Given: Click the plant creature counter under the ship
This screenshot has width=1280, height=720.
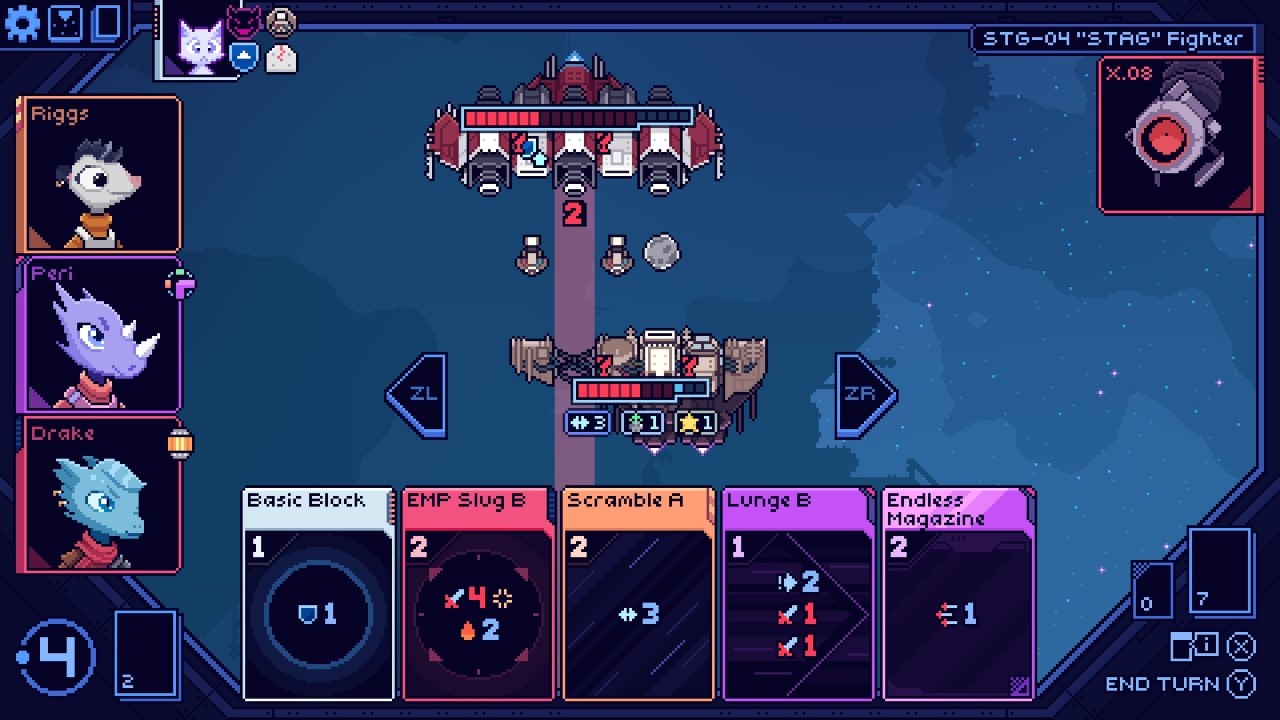Looking at the screenshot, I should [643, 423].
